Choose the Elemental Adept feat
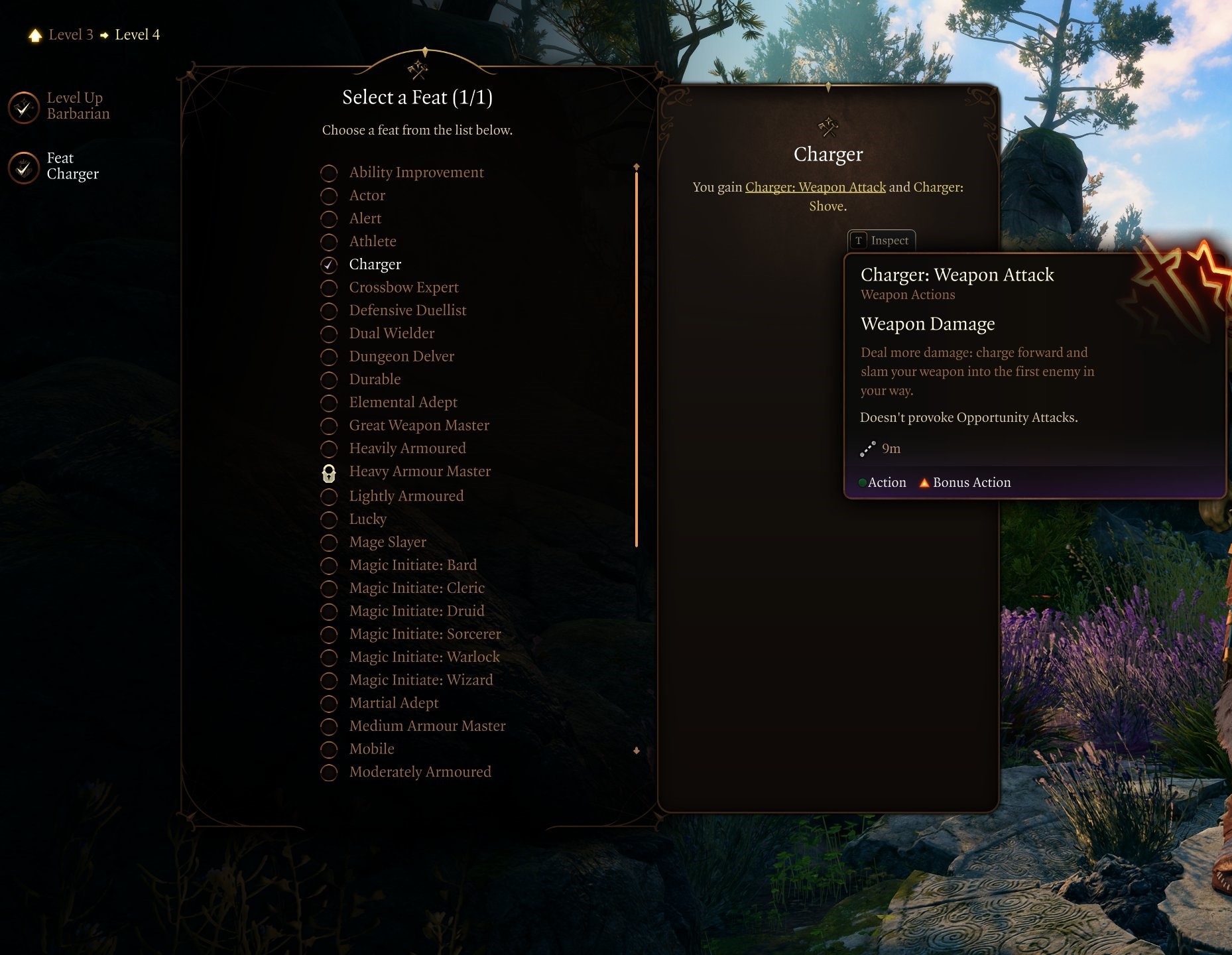 coord(402,403)
